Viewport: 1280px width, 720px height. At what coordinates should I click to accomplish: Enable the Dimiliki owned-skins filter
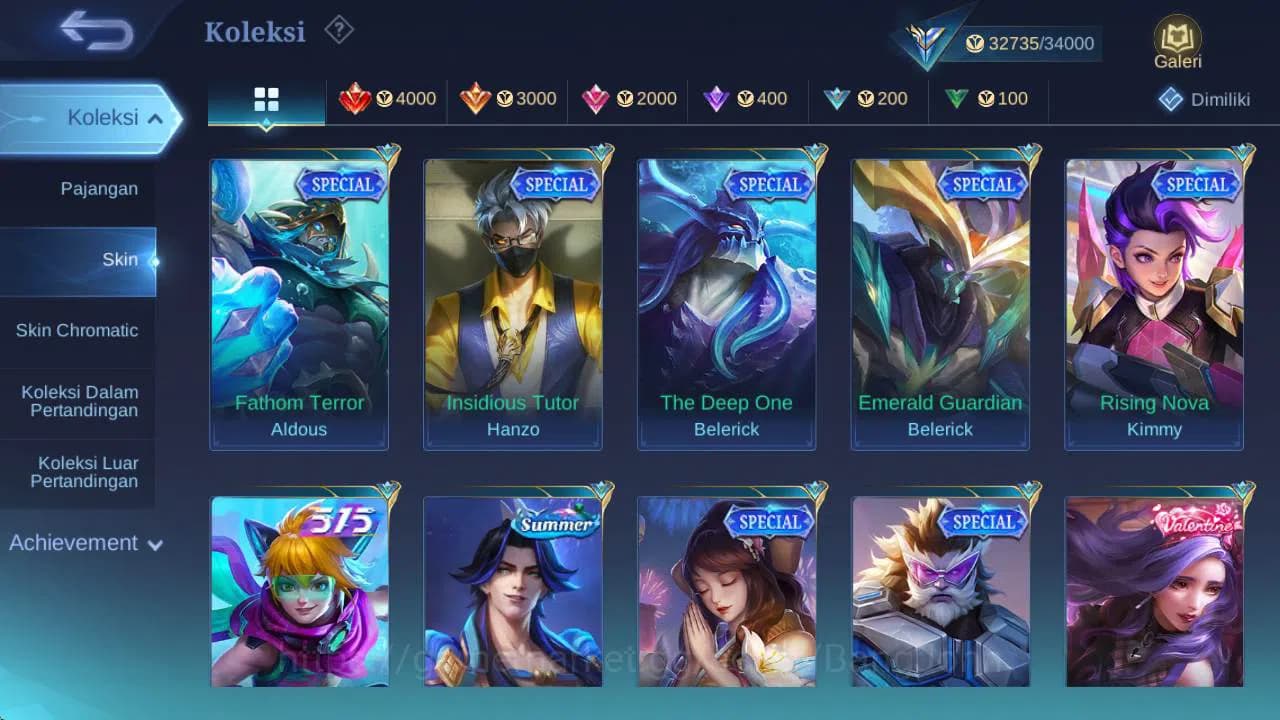(1207, 99)
